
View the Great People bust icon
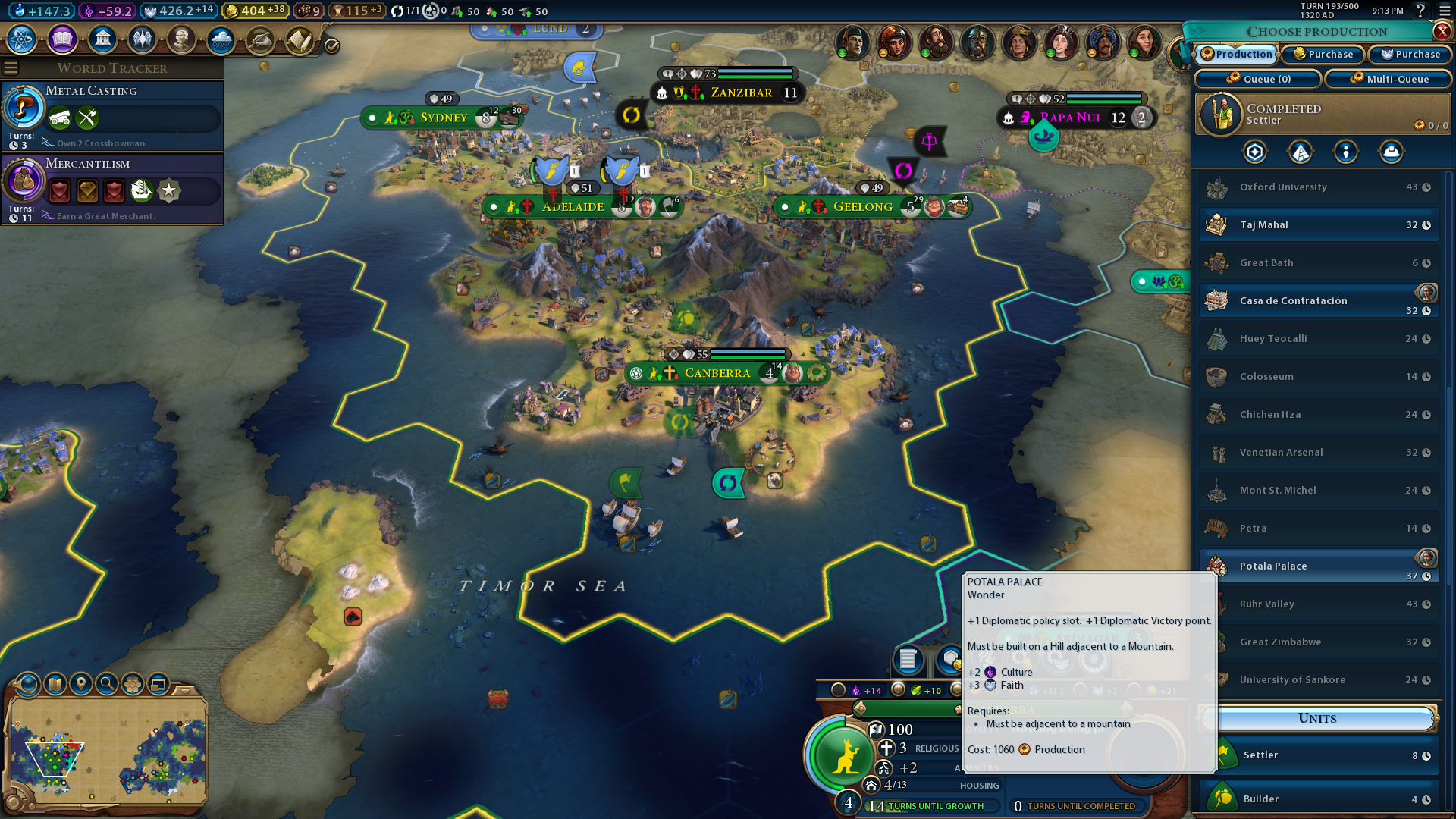[x=181, y=39]
